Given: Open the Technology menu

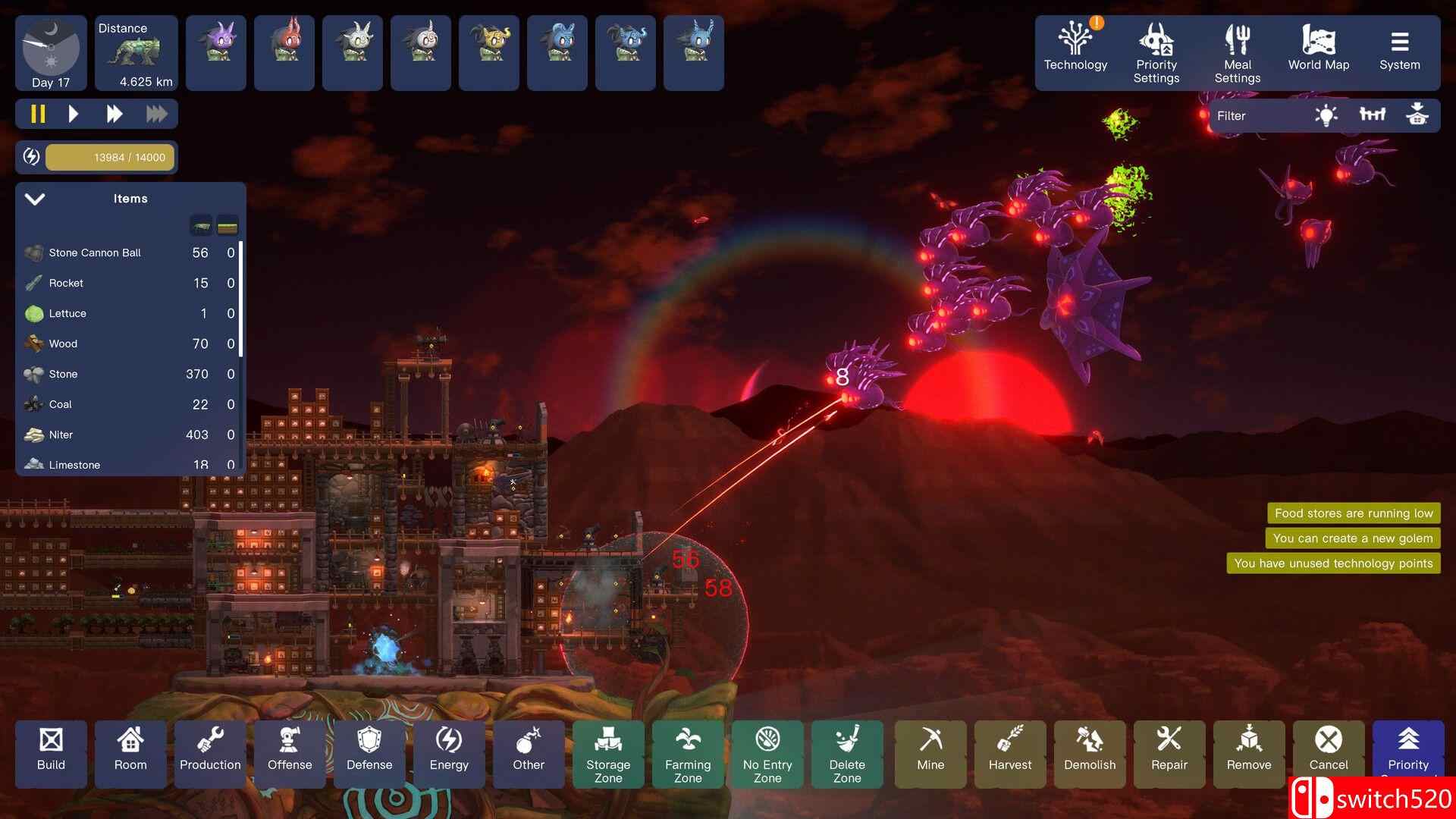Looking at the screenshot, I should pos(1075,50).
